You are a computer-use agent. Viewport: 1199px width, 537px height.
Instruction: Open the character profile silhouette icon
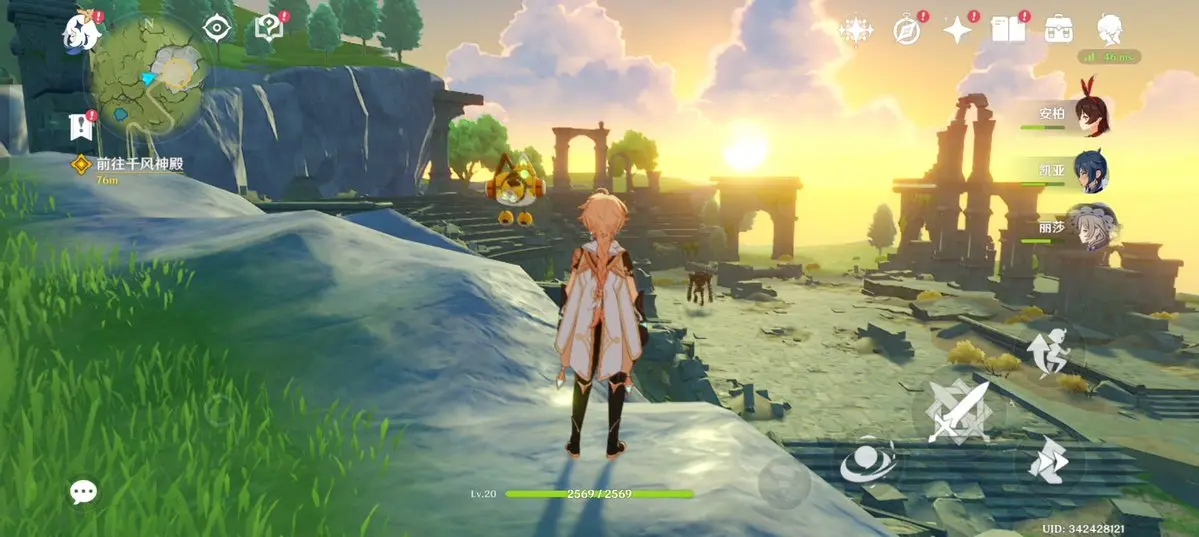point(1109,29)
